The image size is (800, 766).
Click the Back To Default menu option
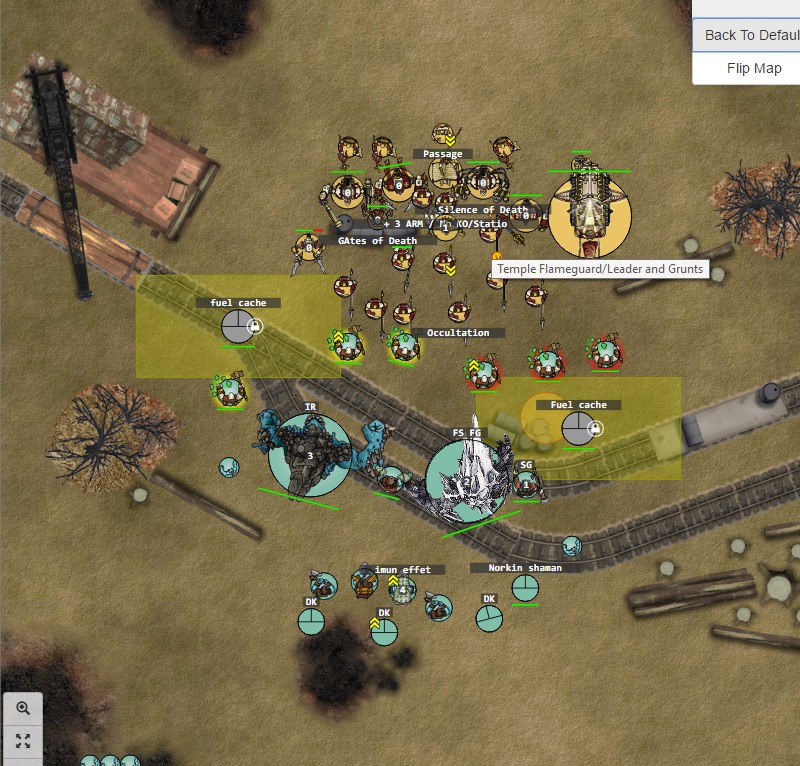tap(750, 35)
